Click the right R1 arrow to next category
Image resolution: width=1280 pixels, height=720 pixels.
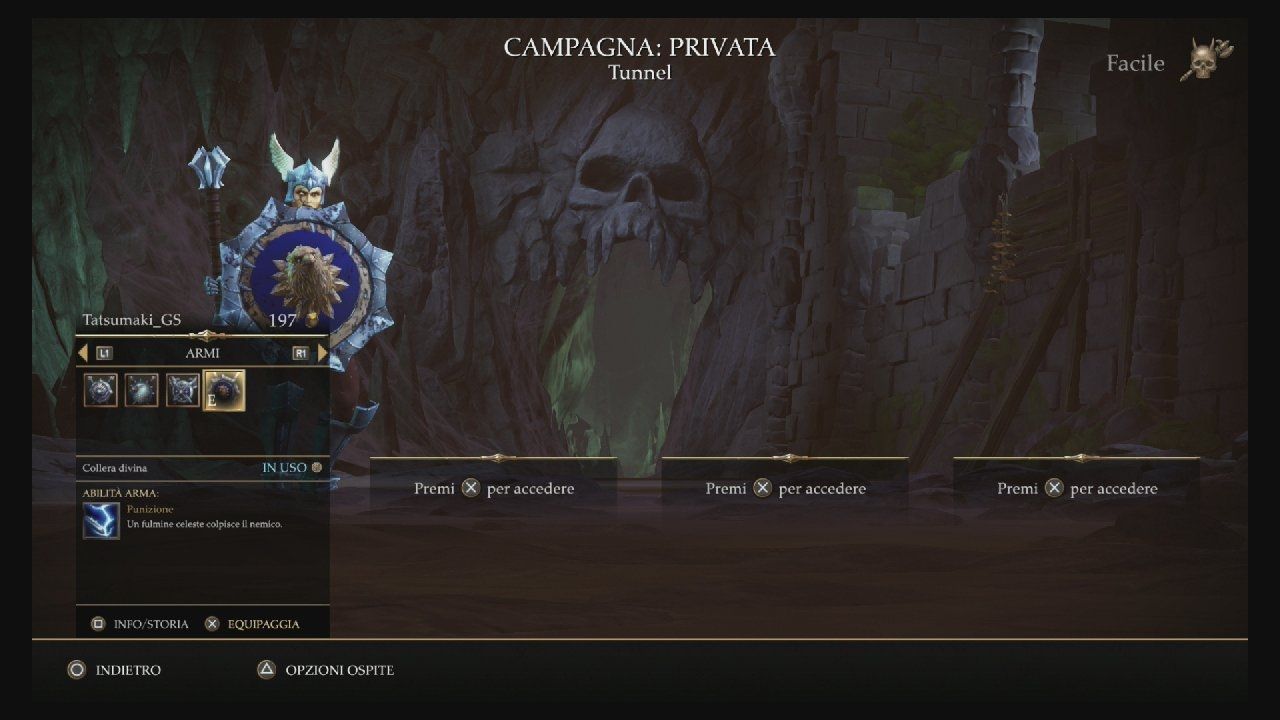[x=320, y=352]
